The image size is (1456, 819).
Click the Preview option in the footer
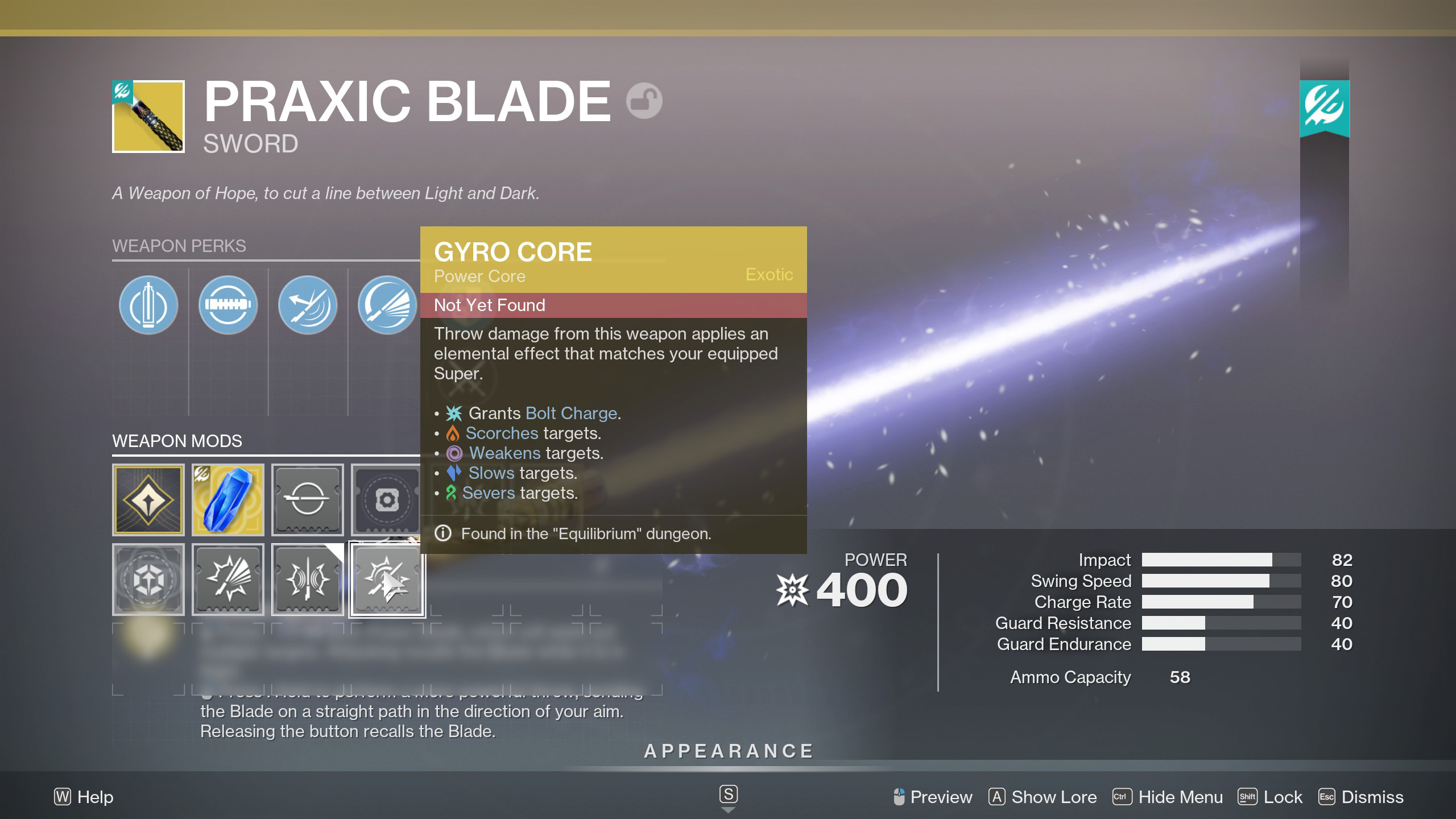[933, 797]
